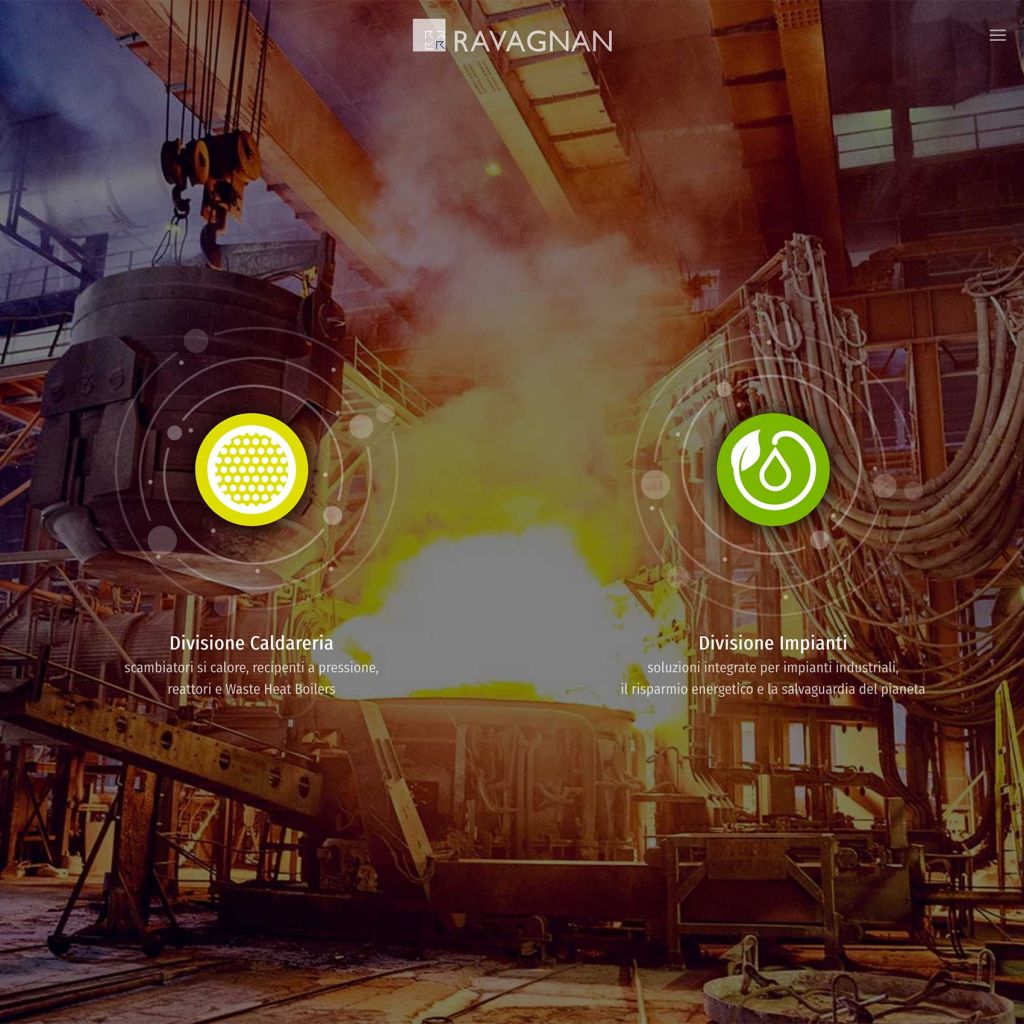Select the yellow Caldareria honeycomb icon
Viewport: 1024px width, 1024px height.
pos(251,469)
